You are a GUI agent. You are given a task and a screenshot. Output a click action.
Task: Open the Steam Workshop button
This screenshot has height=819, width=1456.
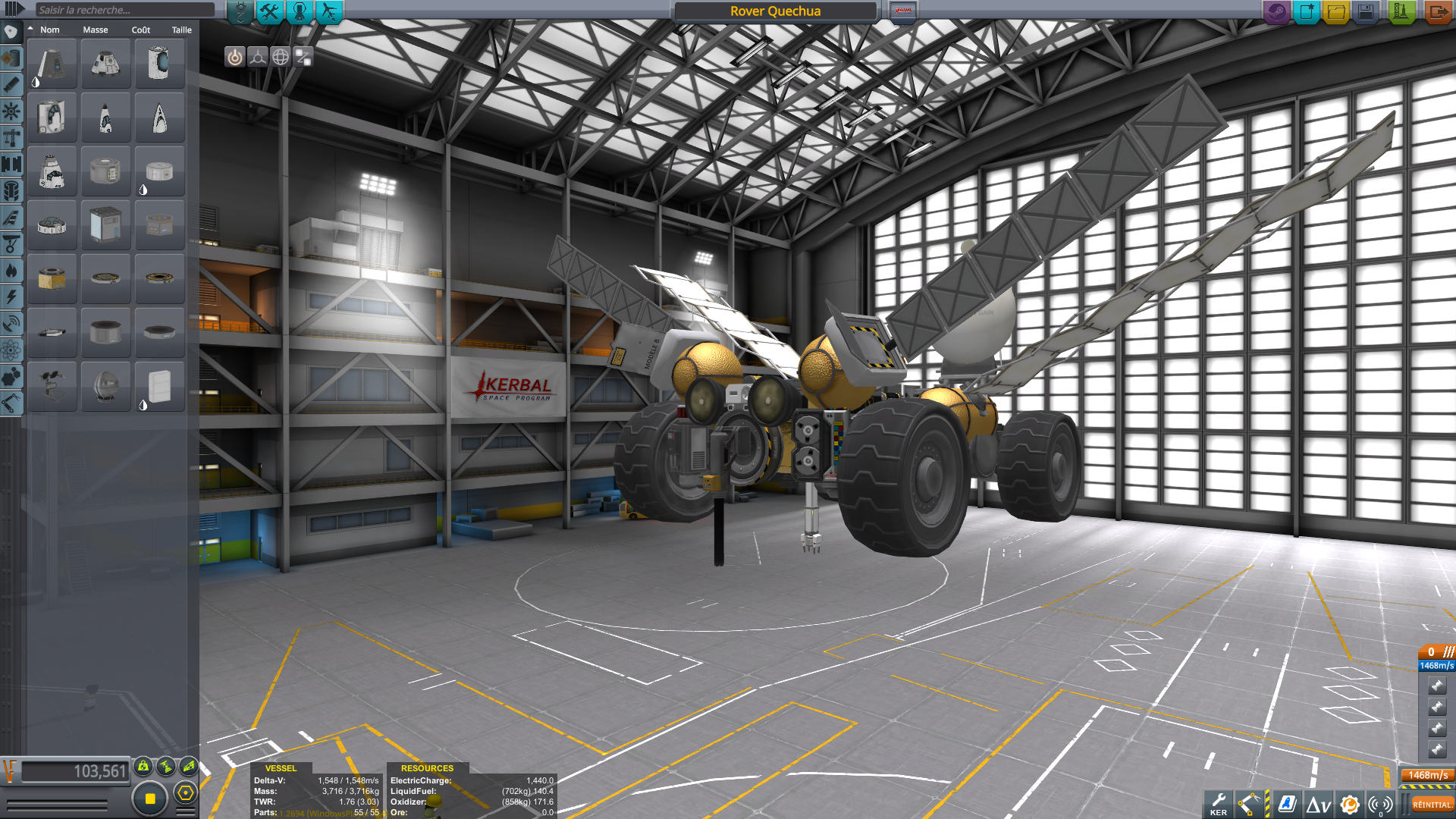click(1276, 11)
